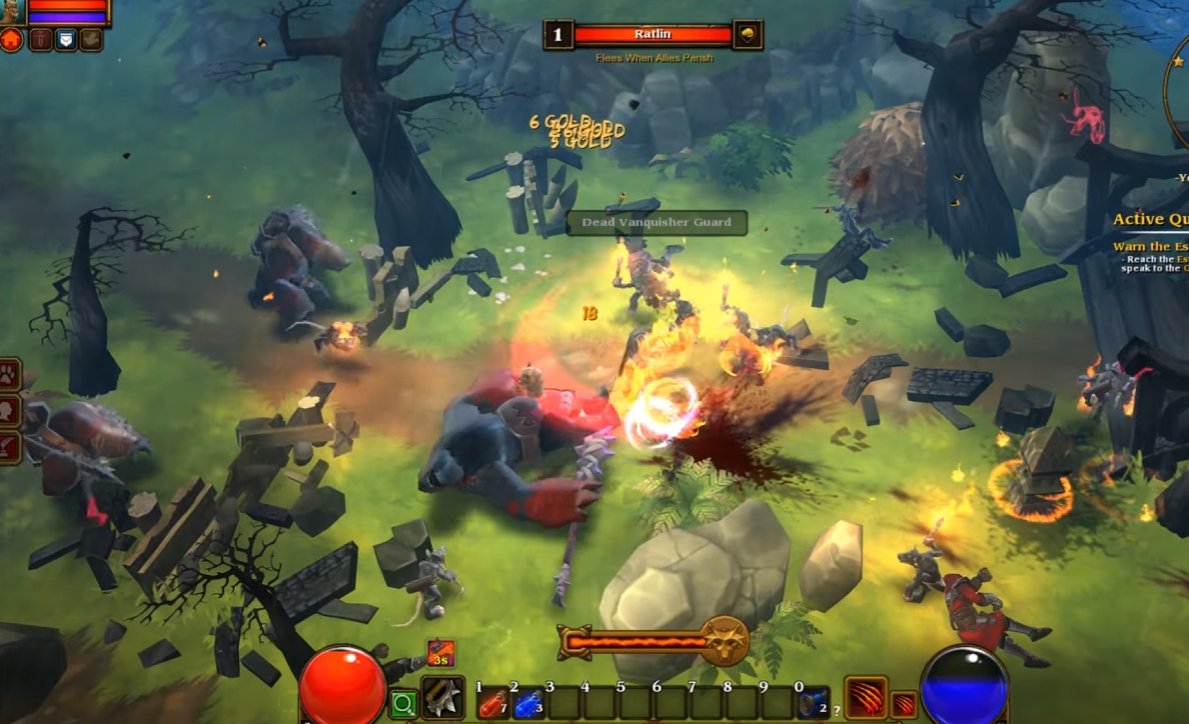
Task: Select the blue shield pet stance icon
Action: [x=65, y=40]
